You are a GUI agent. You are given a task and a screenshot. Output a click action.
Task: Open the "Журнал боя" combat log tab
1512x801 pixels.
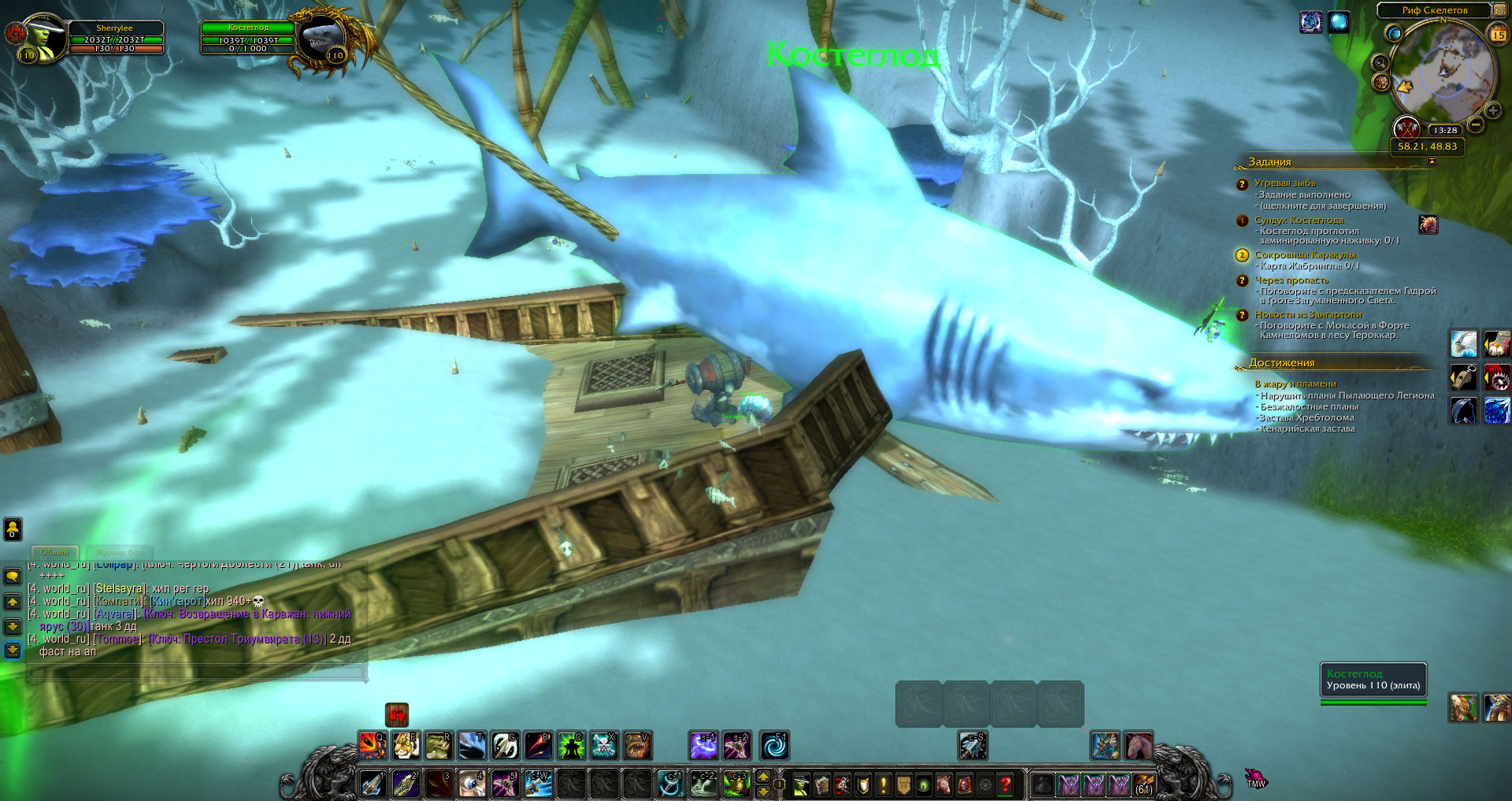[x=120, y=552]
